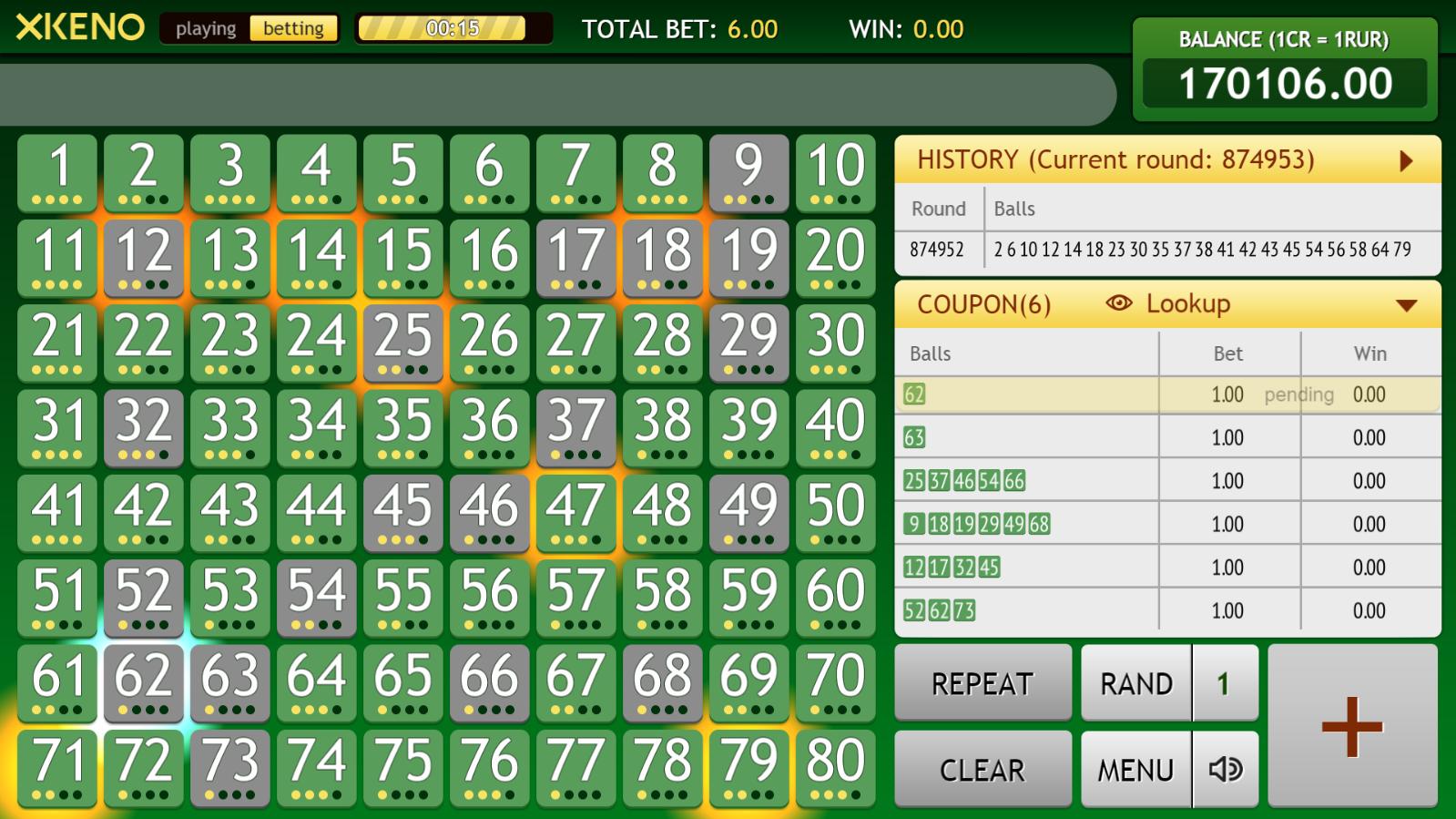Screen dimensions: 1456x819
Task: Choose number 80 tile on the board
Action: (835, 767)
